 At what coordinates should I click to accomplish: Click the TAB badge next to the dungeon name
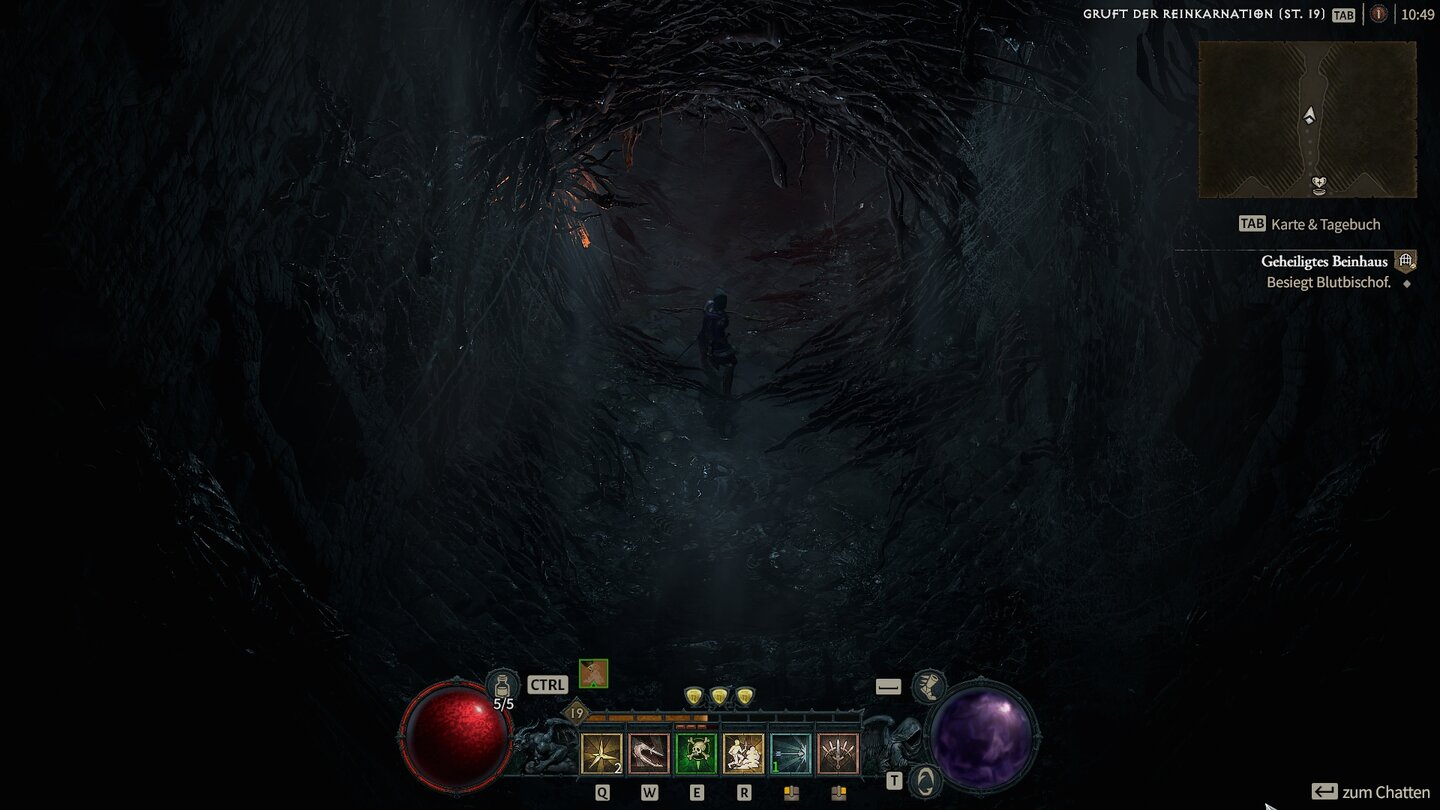tap(1343, 15)
